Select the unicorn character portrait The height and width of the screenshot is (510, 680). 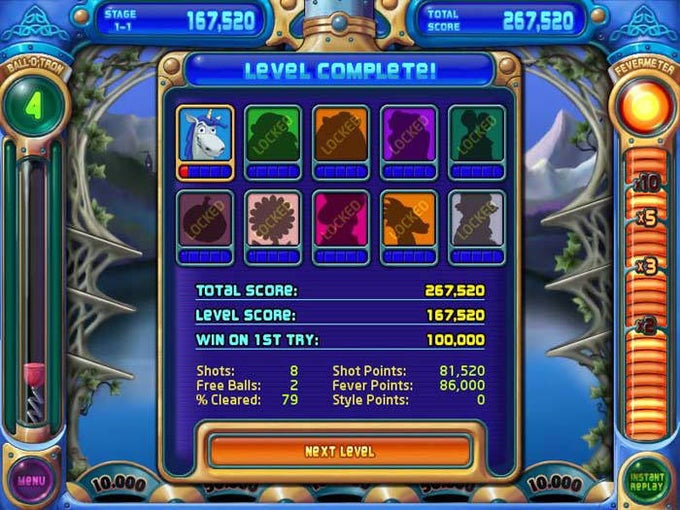[205, 137]
